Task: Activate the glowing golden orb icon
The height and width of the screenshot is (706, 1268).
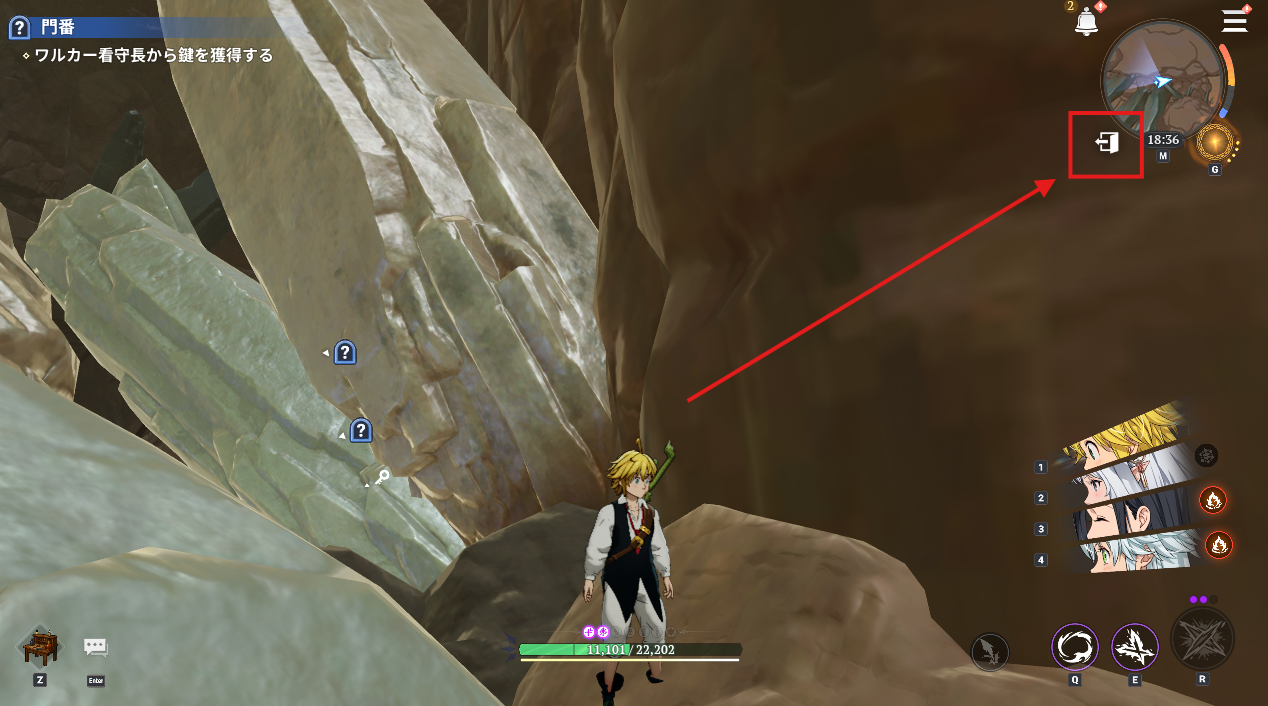Action: click(1215, 144)
